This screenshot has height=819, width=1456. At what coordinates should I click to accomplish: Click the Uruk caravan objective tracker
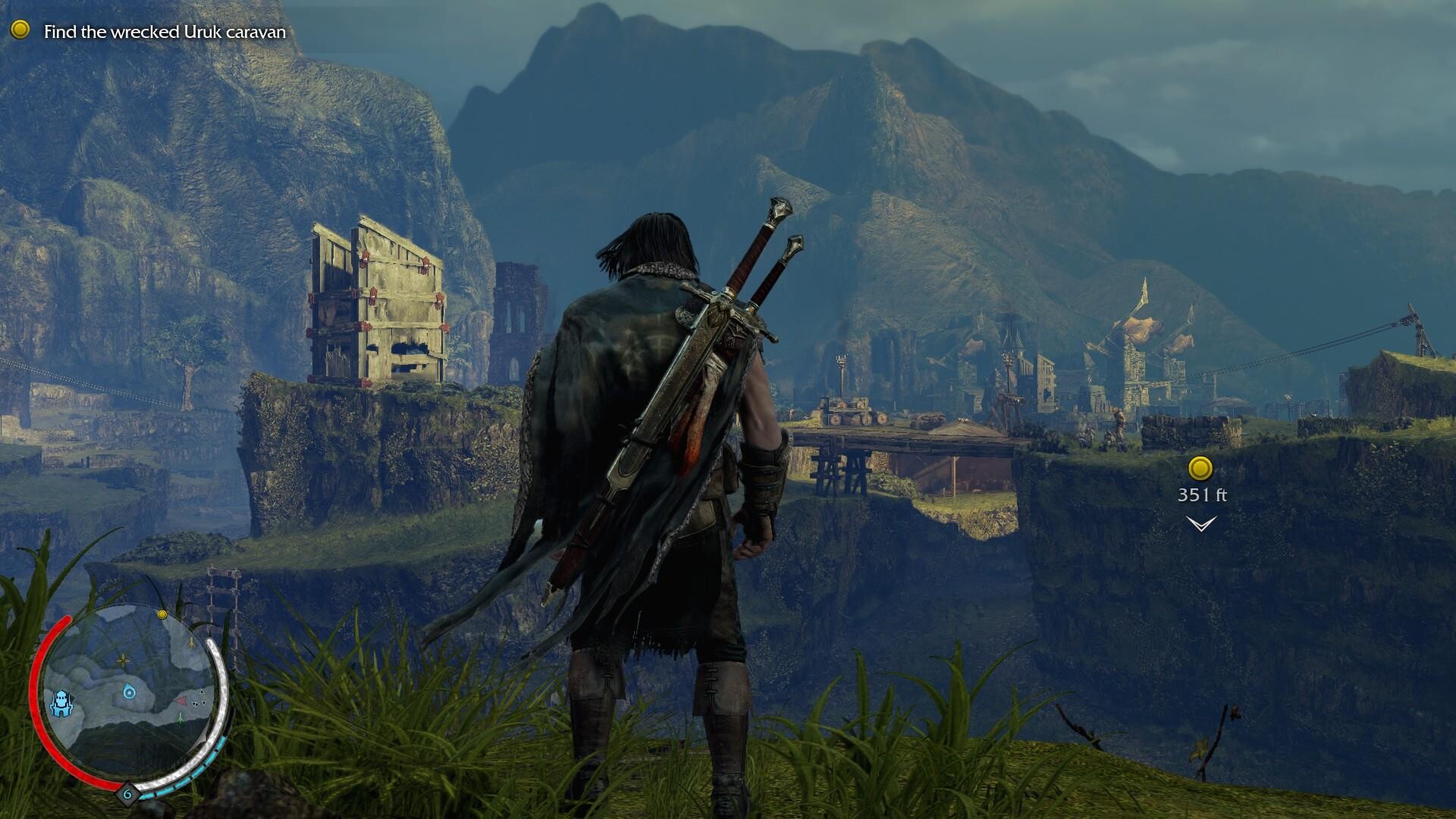(164, 32)
